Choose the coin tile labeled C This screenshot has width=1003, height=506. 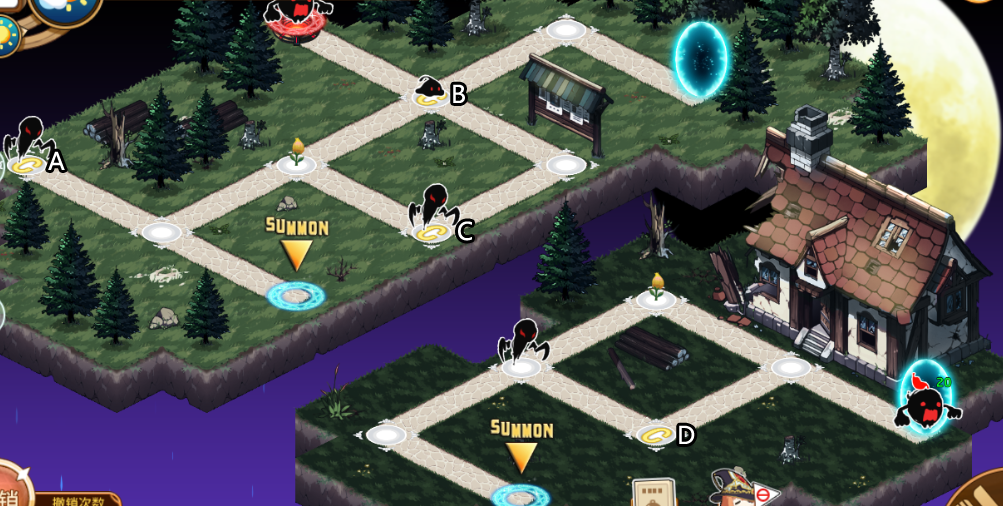click(x=434, y=233)
